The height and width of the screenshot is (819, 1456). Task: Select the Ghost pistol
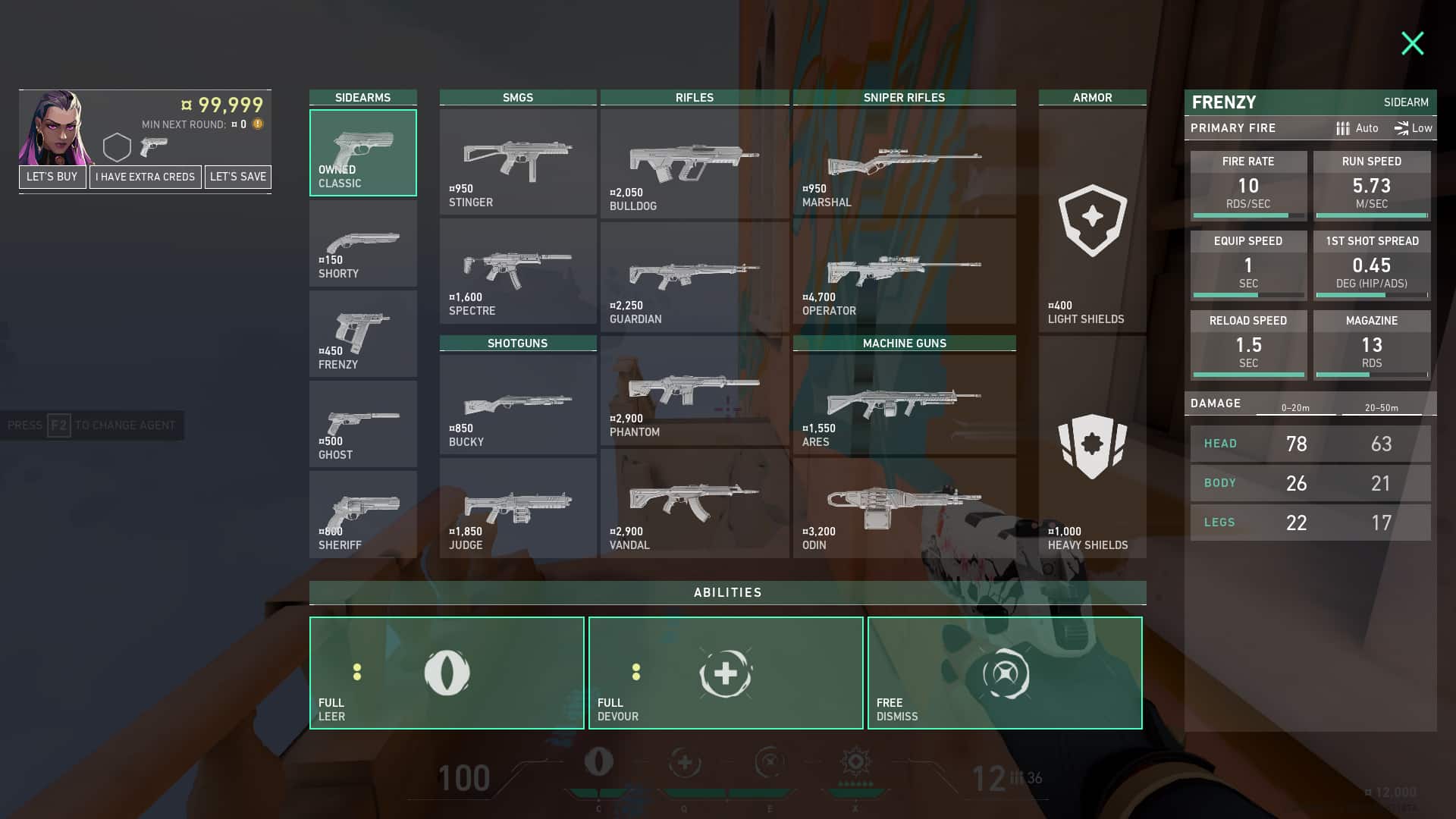[x=362, y=424]
